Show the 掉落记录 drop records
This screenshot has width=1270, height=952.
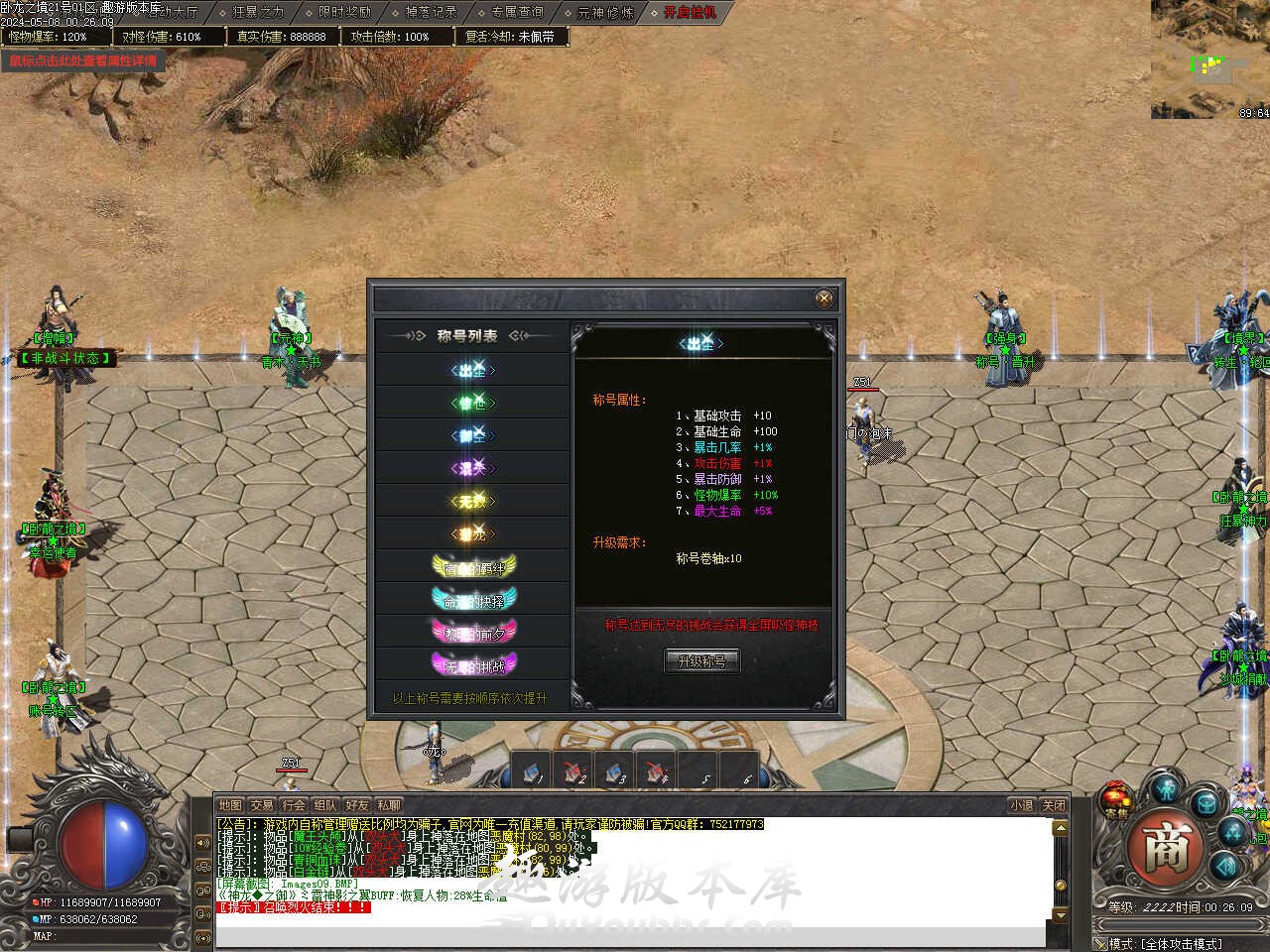click(431, 13)
